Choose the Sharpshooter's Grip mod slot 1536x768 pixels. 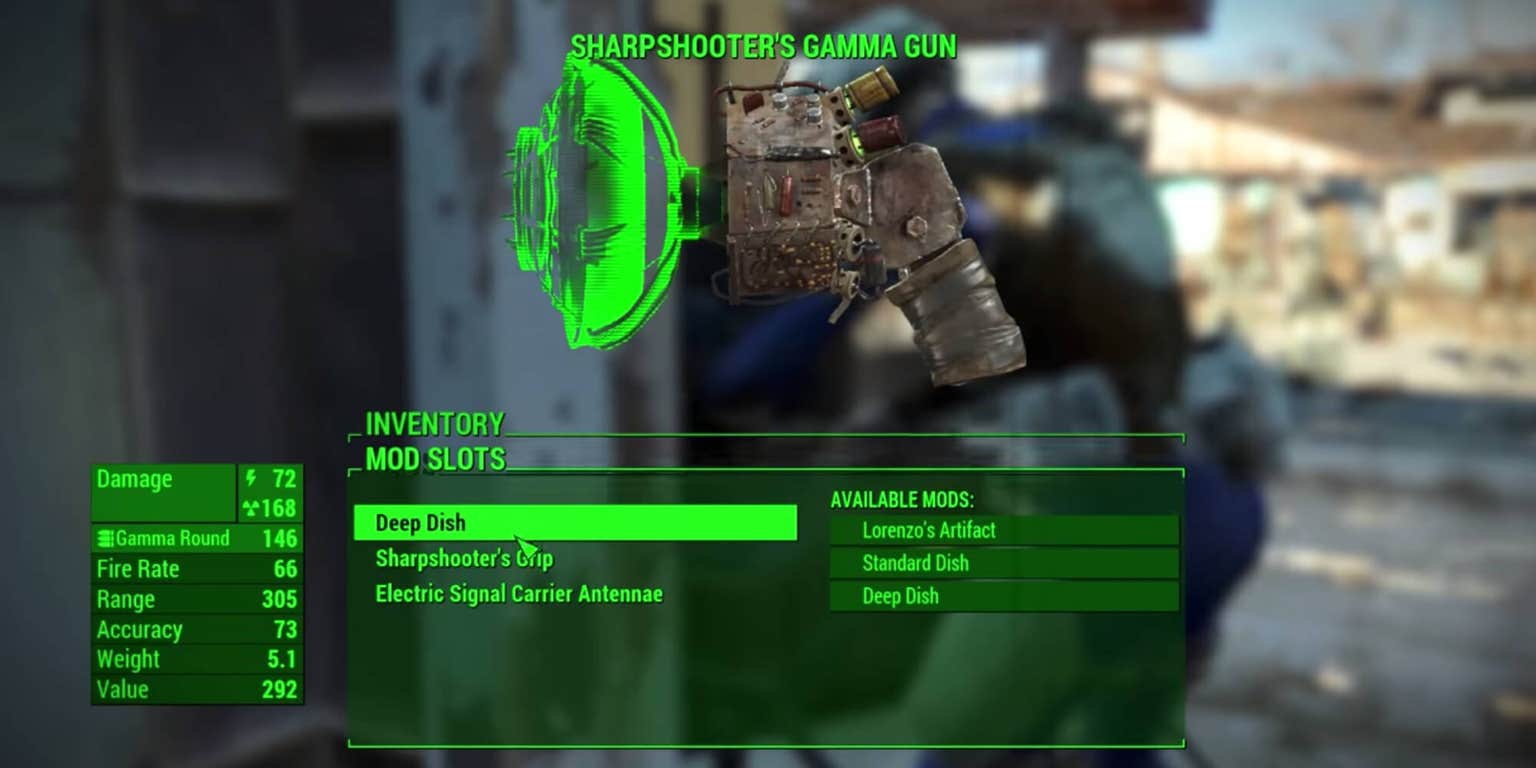(464, 559)
